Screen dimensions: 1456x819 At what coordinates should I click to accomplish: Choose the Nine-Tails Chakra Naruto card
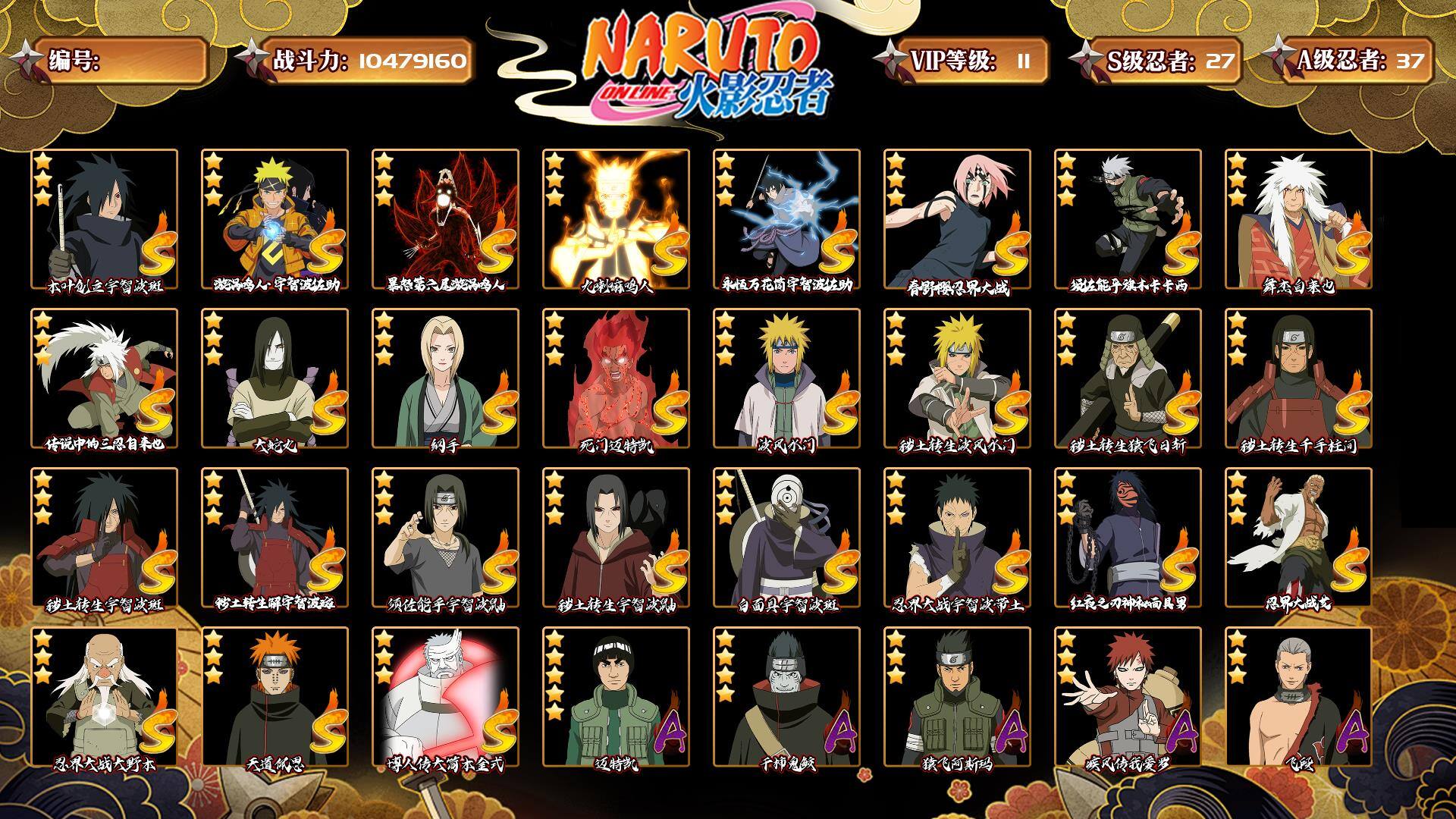click(616, 219)
